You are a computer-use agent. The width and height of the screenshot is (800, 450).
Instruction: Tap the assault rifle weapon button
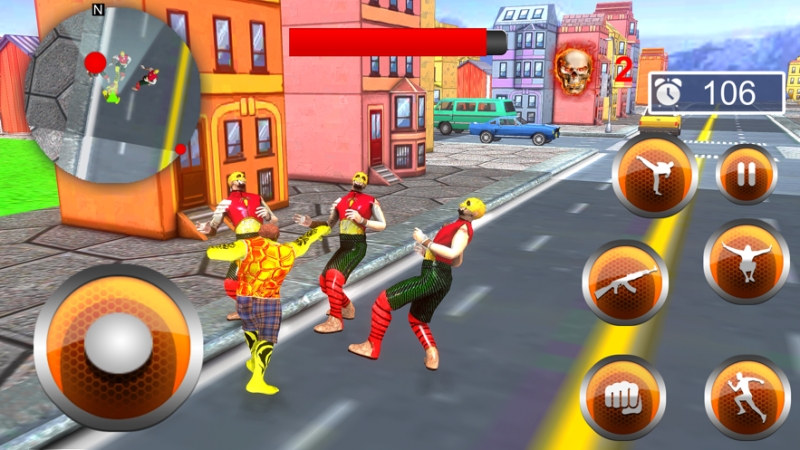625,283
